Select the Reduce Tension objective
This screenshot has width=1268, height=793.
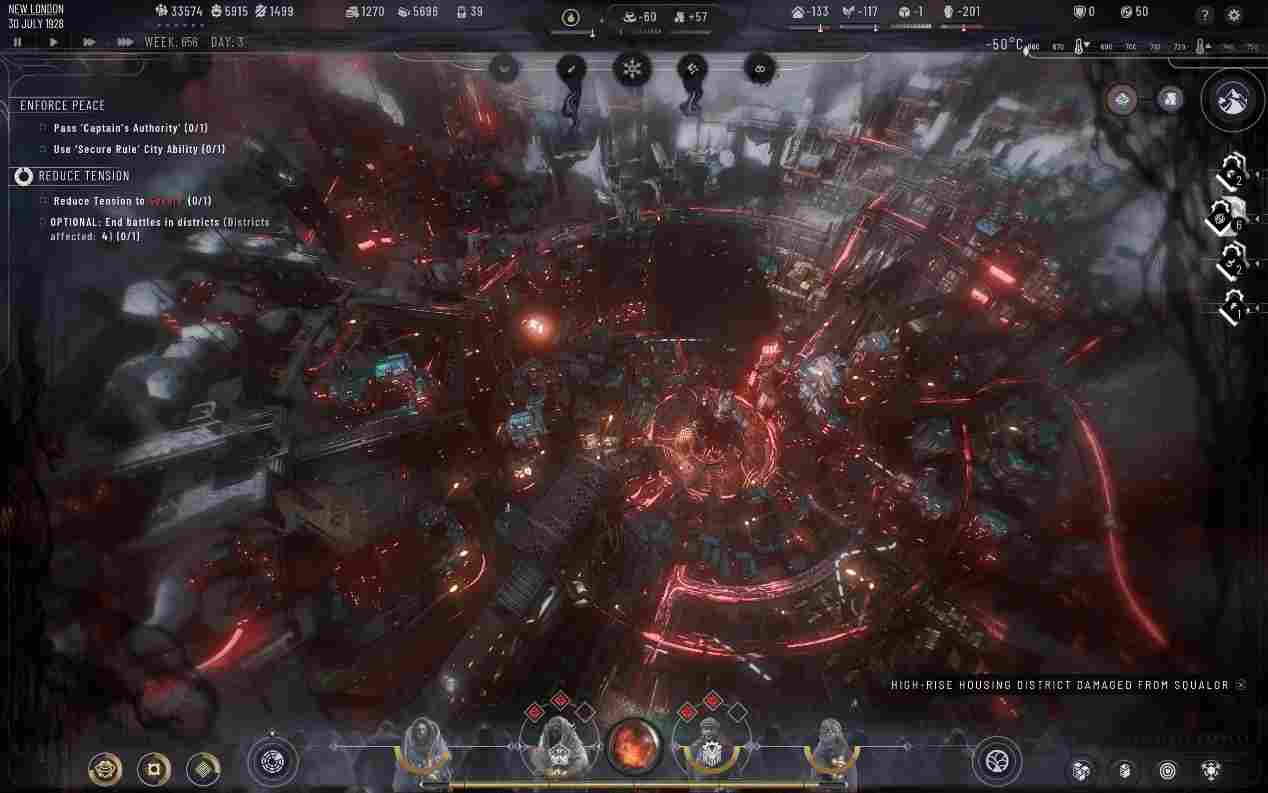pos(83,176)
